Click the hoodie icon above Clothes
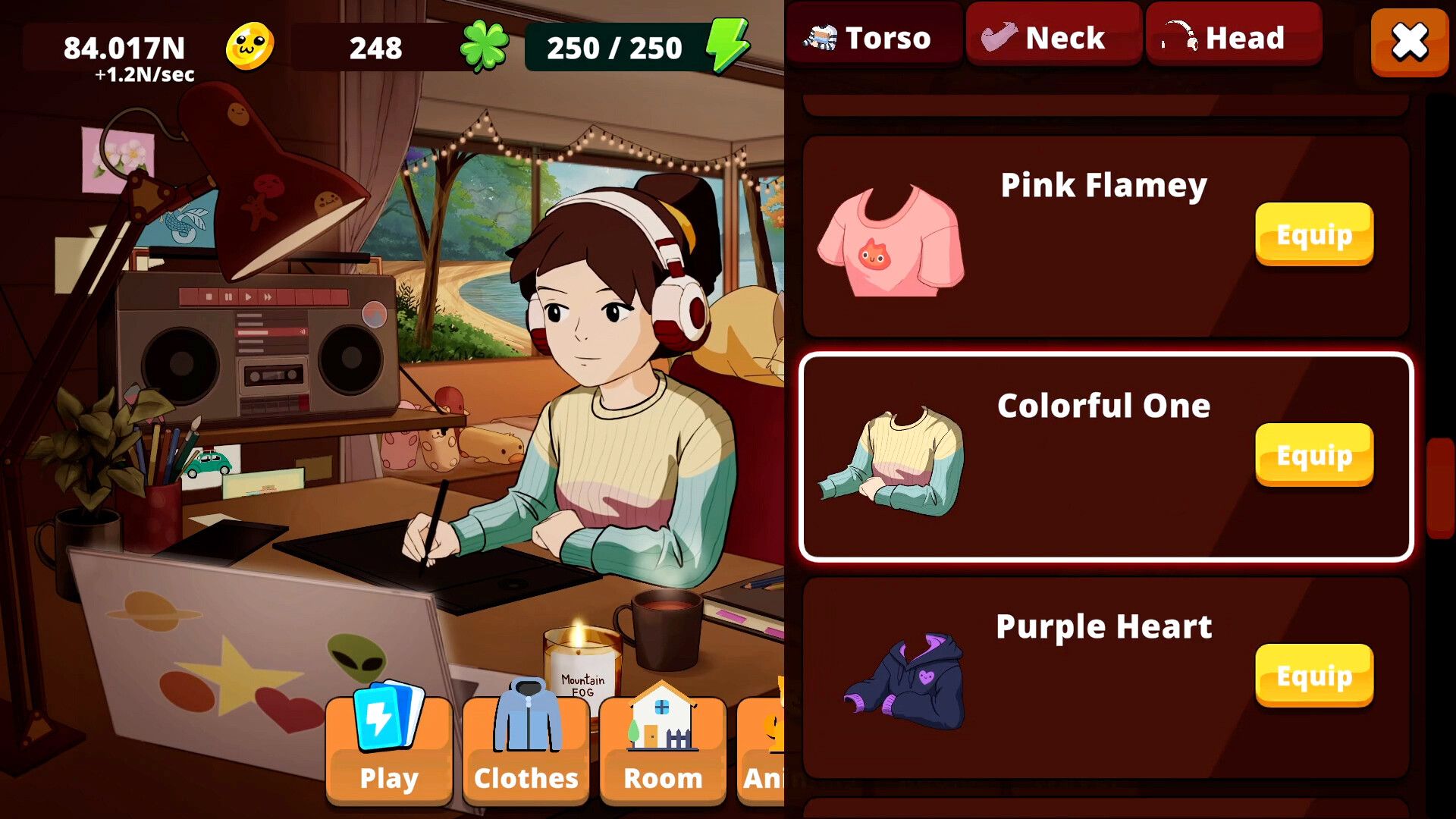Screen dimensions: 1456x819 coord(526,713)
